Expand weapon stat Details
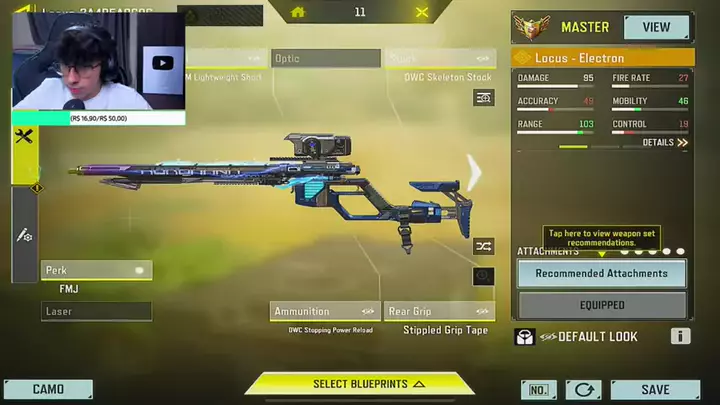Viewport: 720px width, 405px height. point(665,143)
